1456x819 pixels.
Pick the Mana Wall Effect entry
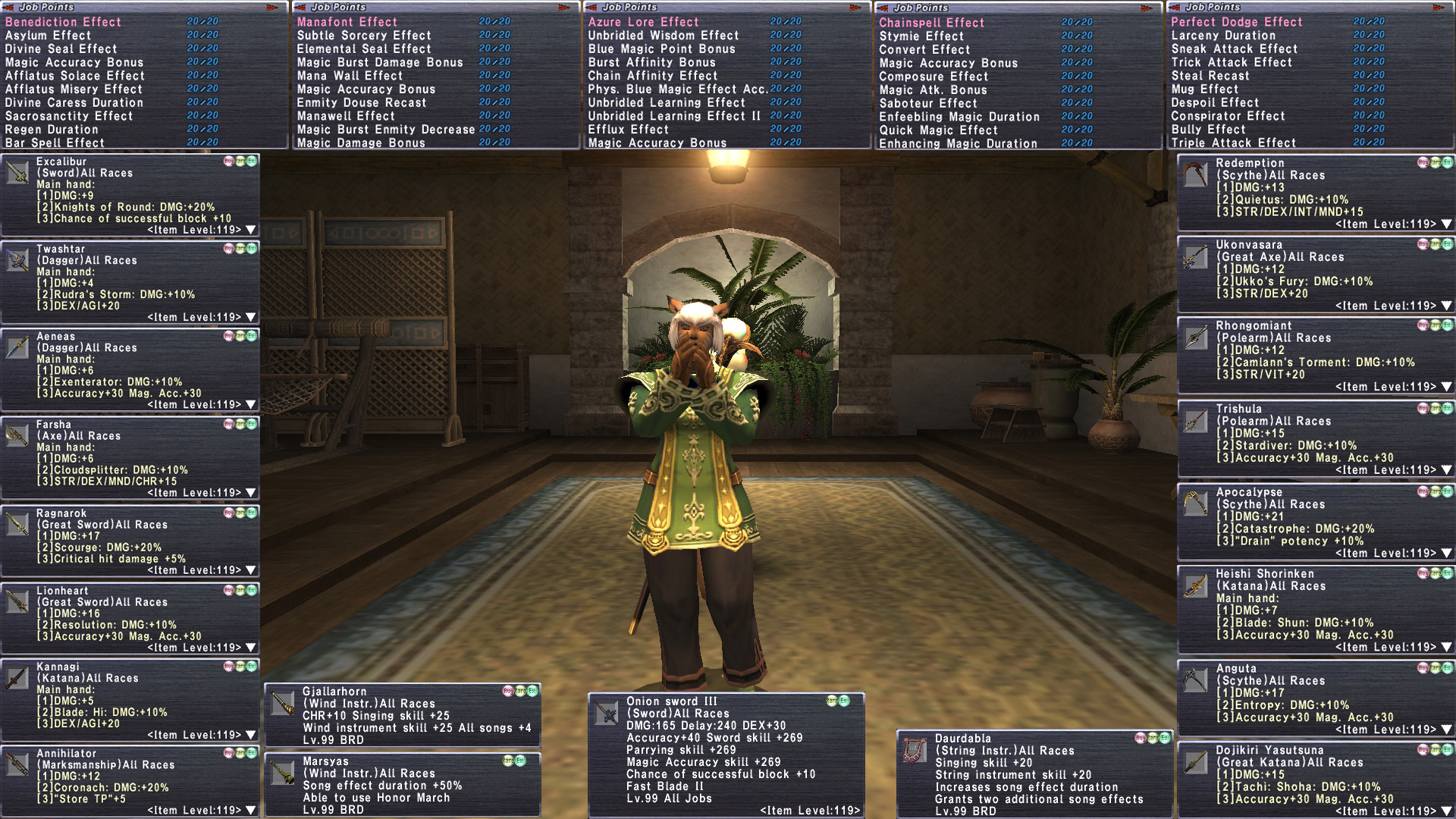[x=350, y=76]
